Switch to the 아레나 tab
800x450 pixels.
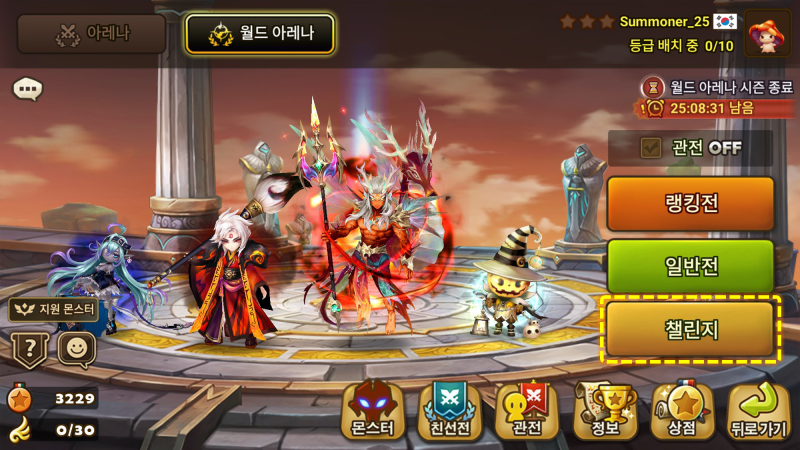(91, 34)
